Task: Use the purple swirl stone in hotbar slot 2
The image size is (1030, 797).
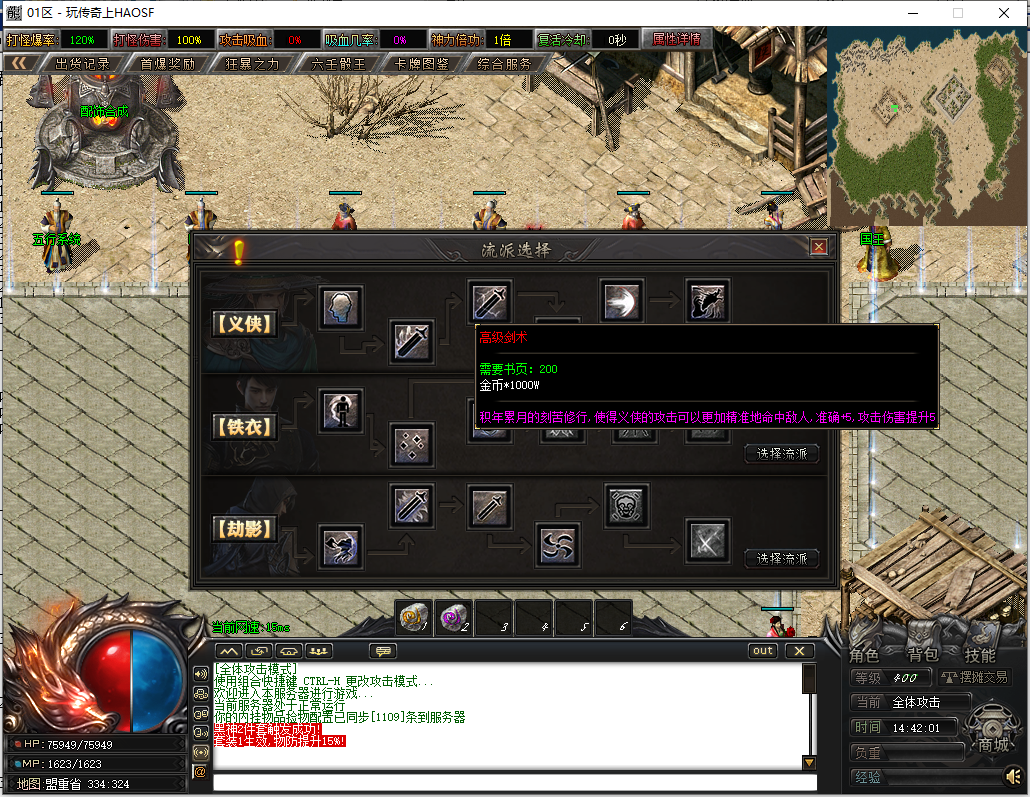Action: click(x=453, y=619)
